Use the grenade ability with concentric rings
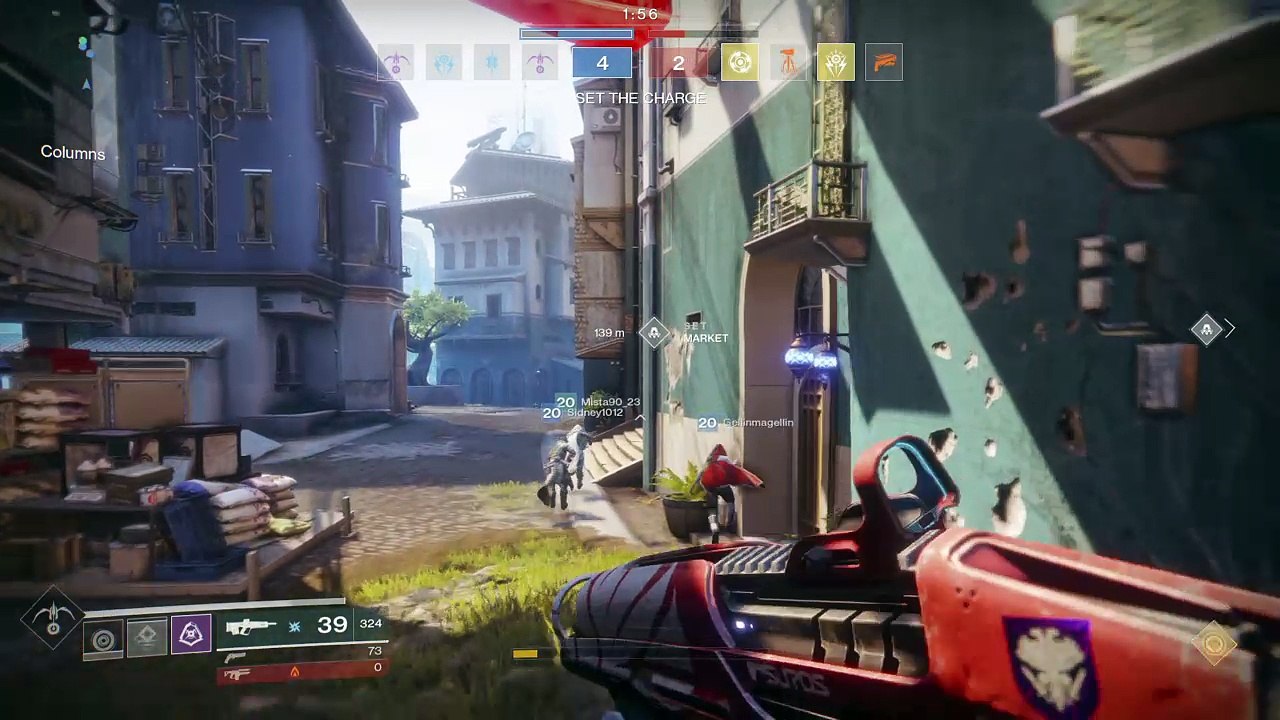Screen dimensions: 1280x720 pos(103,636)
